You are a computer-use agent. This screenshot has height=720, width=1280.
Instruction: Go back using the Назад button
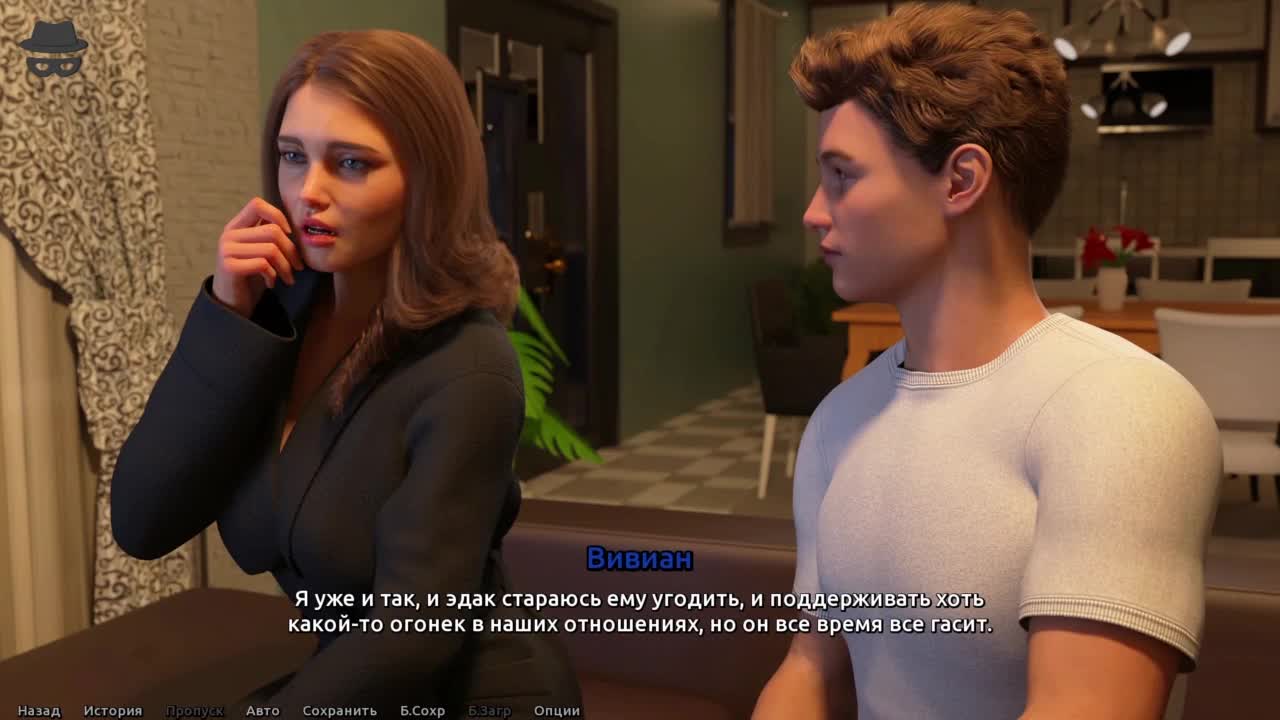[x=39, y=711]
